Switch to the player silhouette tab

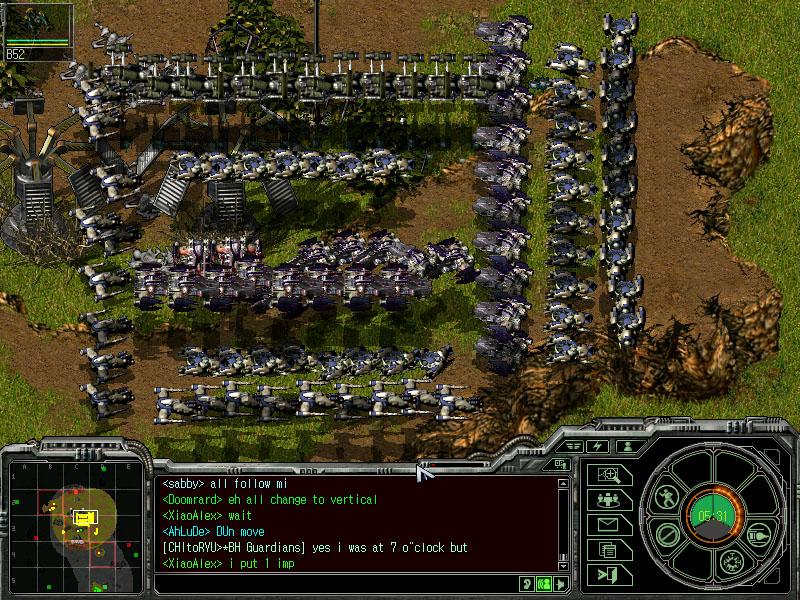pos(628,446)
